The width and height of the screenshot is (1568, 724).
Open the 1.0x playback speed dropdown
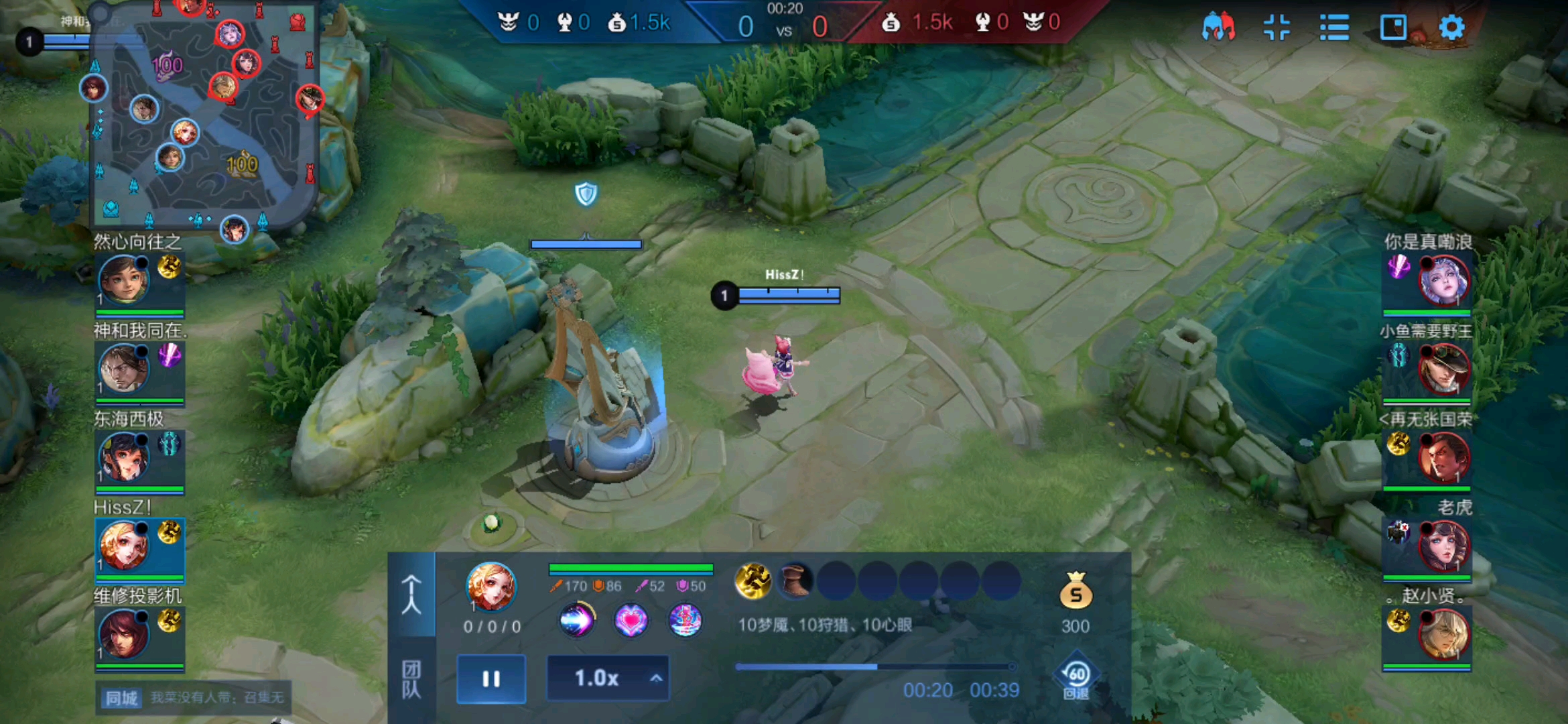click(608, 678)
